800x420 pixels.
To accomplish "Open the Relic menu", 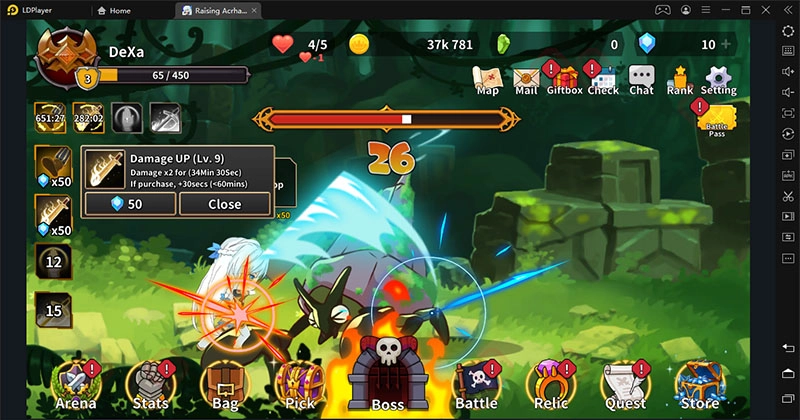I will [551, 385].
